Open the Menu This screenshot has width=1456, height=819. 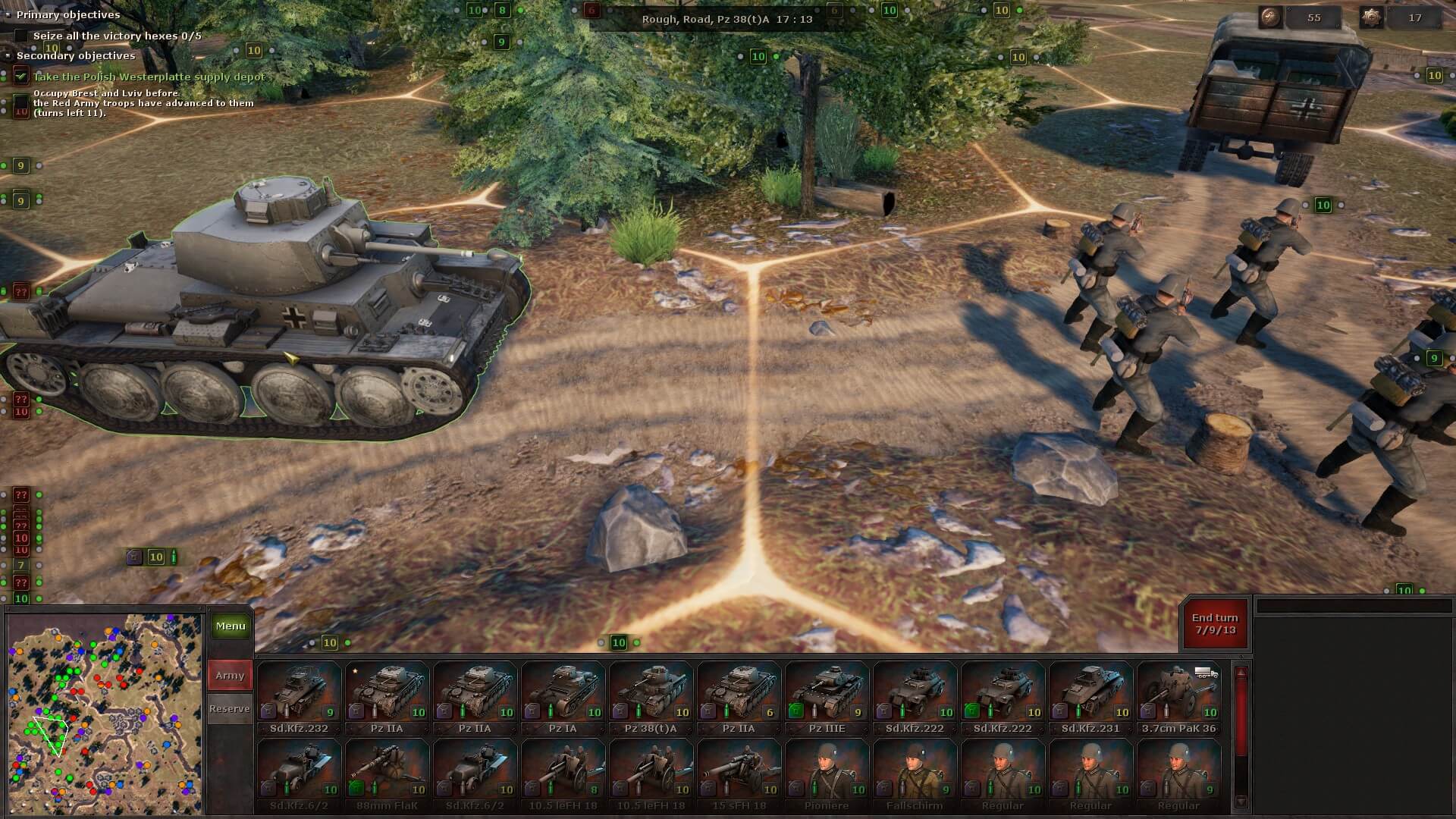click(x=231, y=626)
